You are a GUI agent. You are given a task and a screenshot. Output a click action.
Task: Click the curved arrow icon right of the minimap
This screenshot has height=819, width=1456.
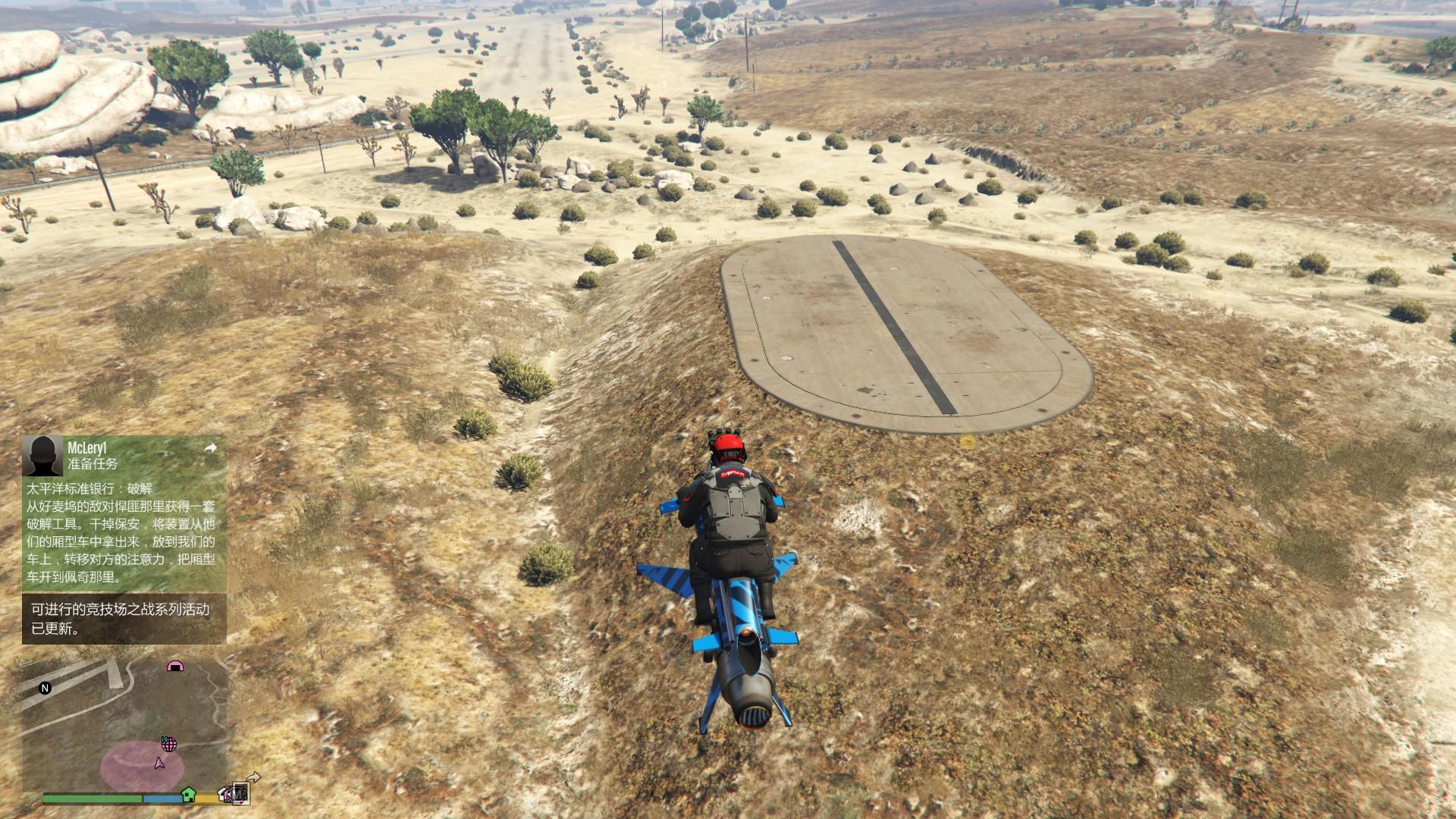tap(253, 776)
